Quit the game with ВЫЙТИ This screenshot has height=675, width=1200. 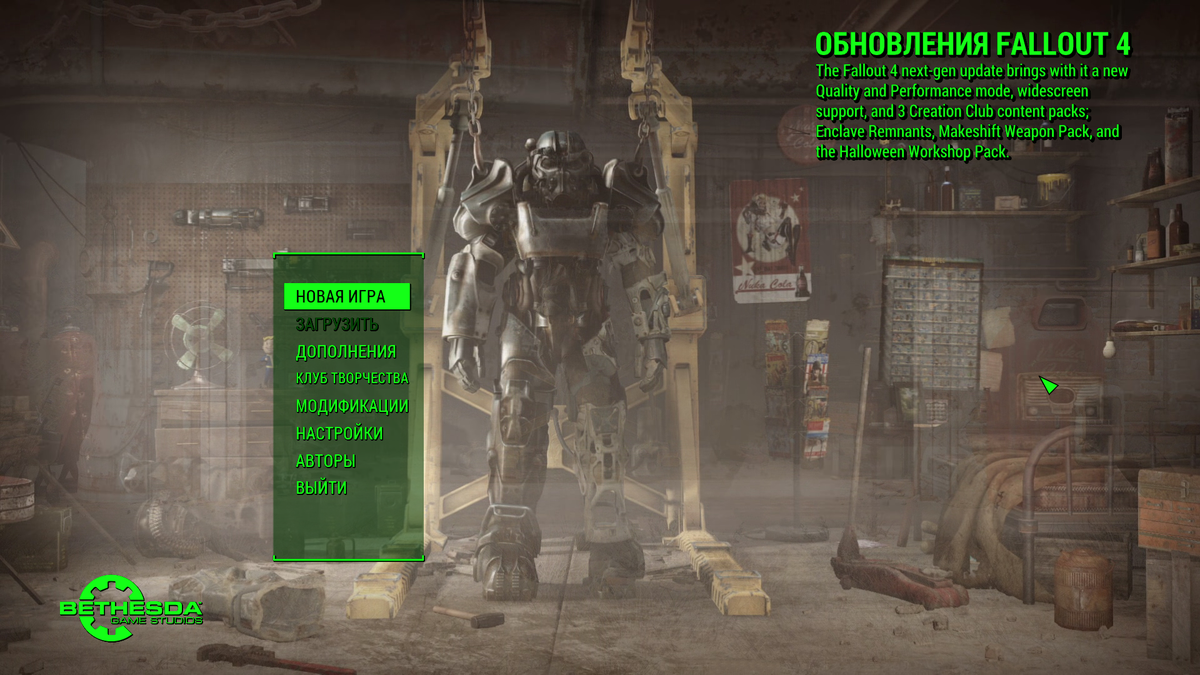tap(321, 488)
